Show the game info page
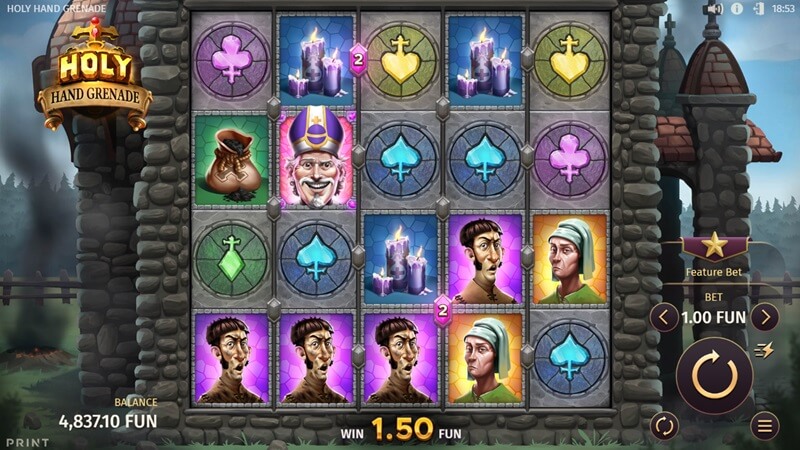 (736, 8)
